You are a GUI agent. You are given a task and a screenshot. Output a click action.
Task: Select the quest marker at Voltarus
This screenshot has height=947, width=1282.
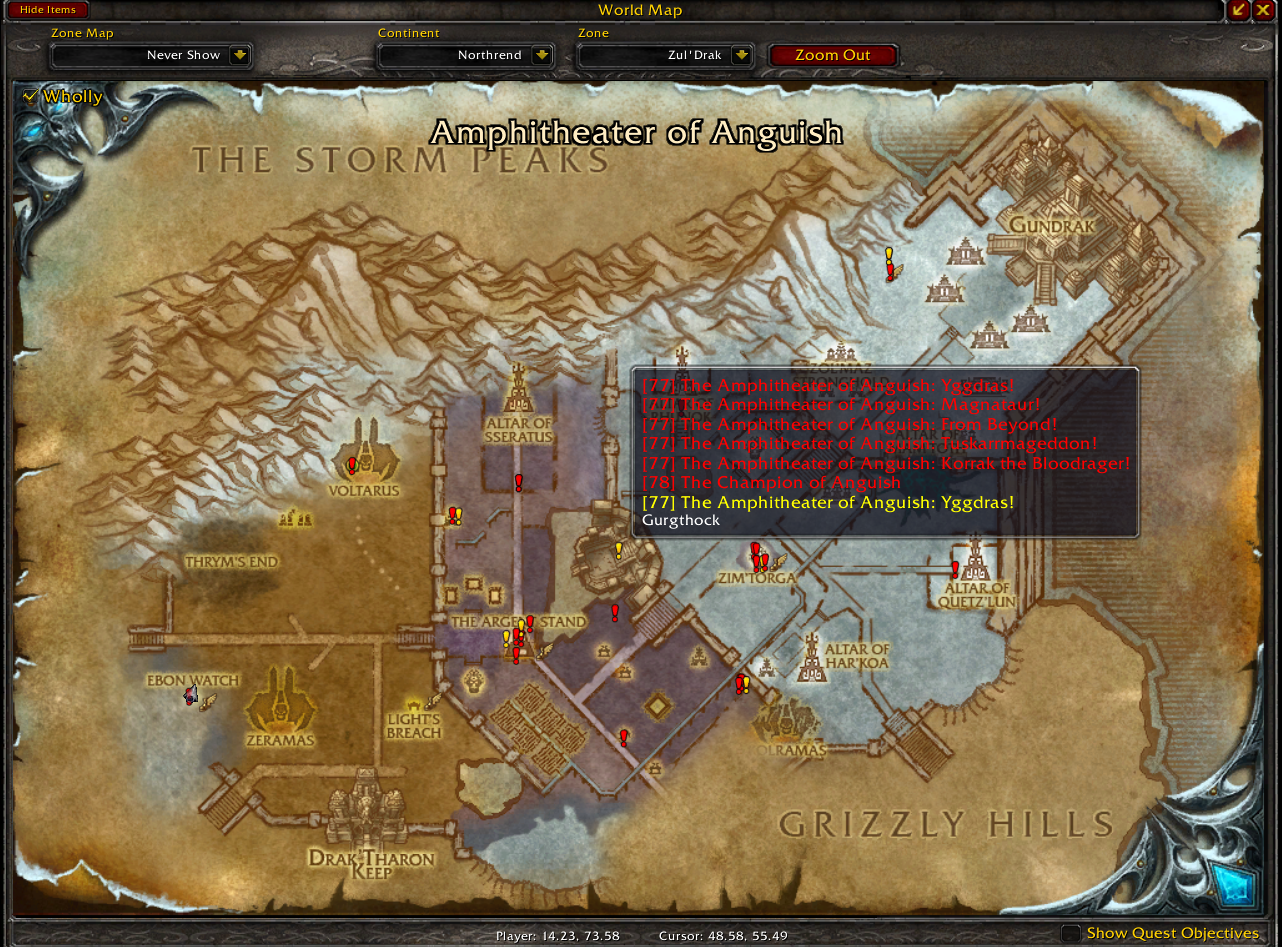pyautogui.click(x=352, y=465)
